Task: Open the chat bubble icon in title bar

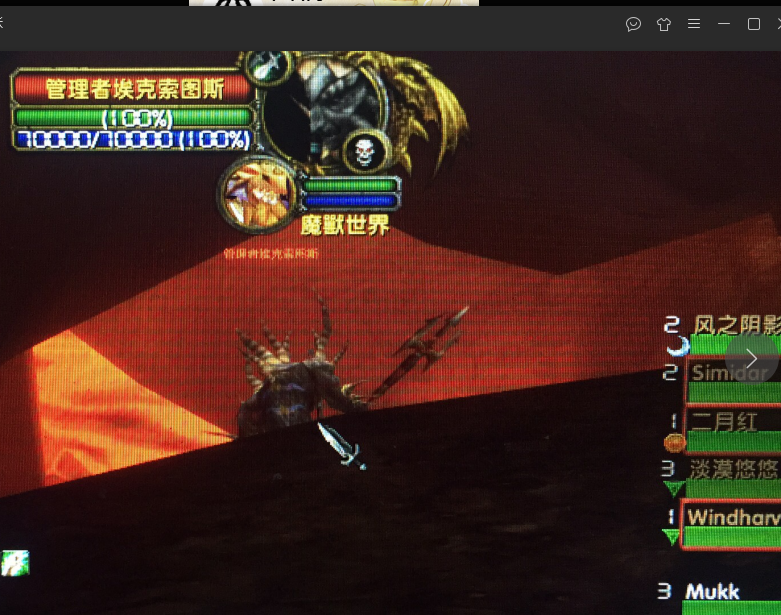Action: [x=633, y=24]
